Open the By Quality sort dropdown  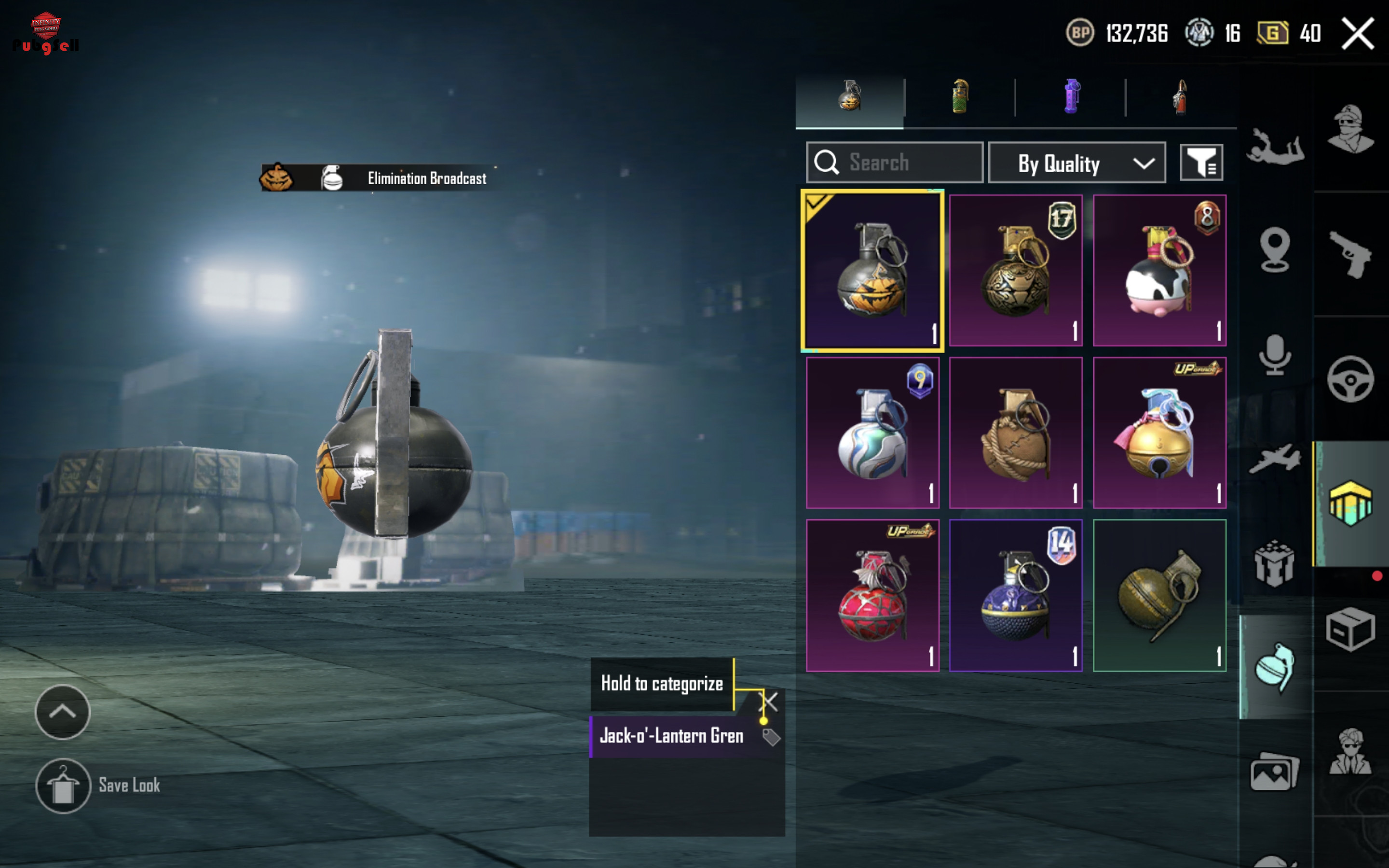click(x=1076, y=163)
